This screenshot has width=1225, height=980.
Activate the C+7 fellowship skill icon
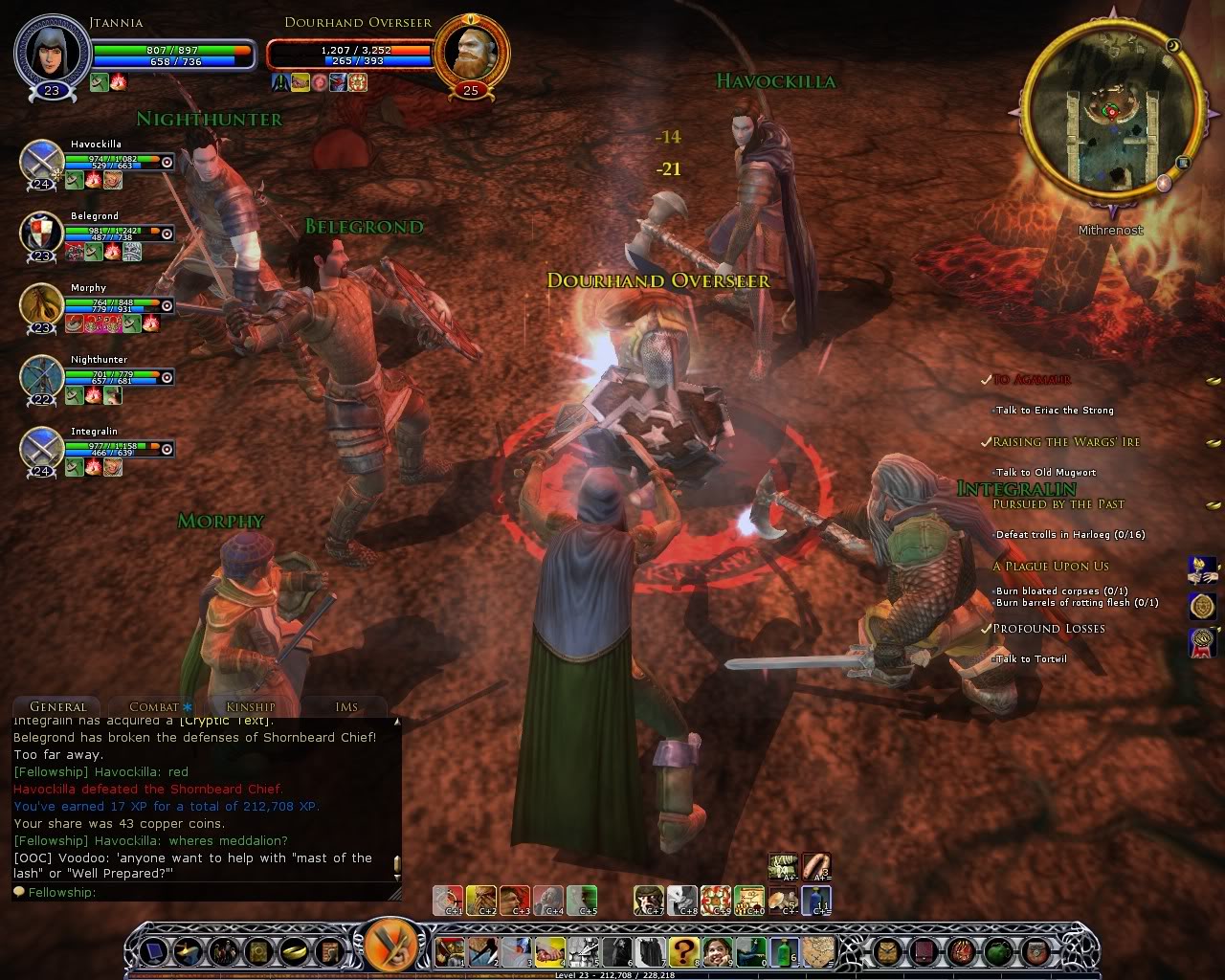point(649,900)
